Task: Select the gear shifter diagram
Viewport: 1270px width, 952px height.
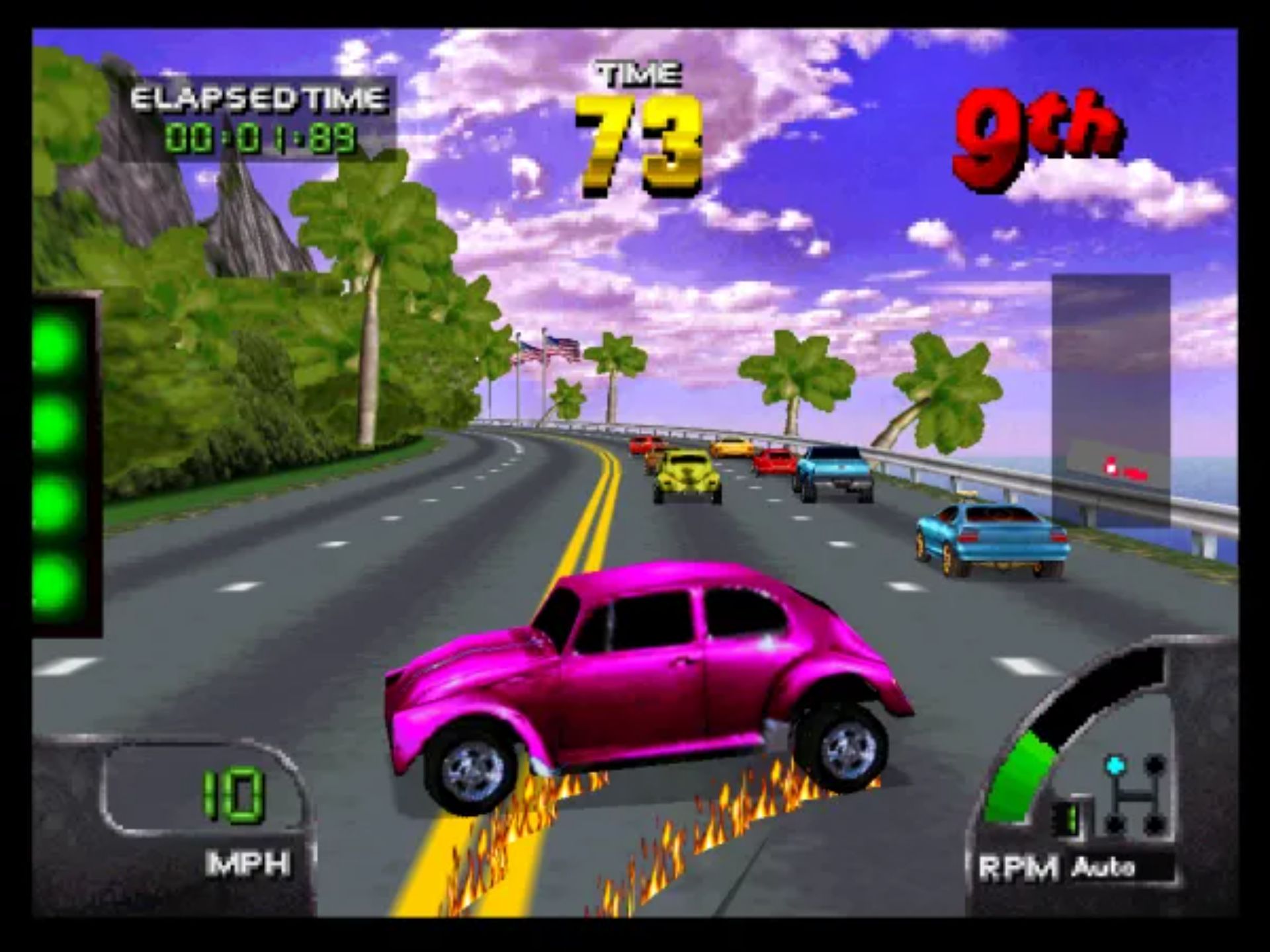Action: point(1134,795)
